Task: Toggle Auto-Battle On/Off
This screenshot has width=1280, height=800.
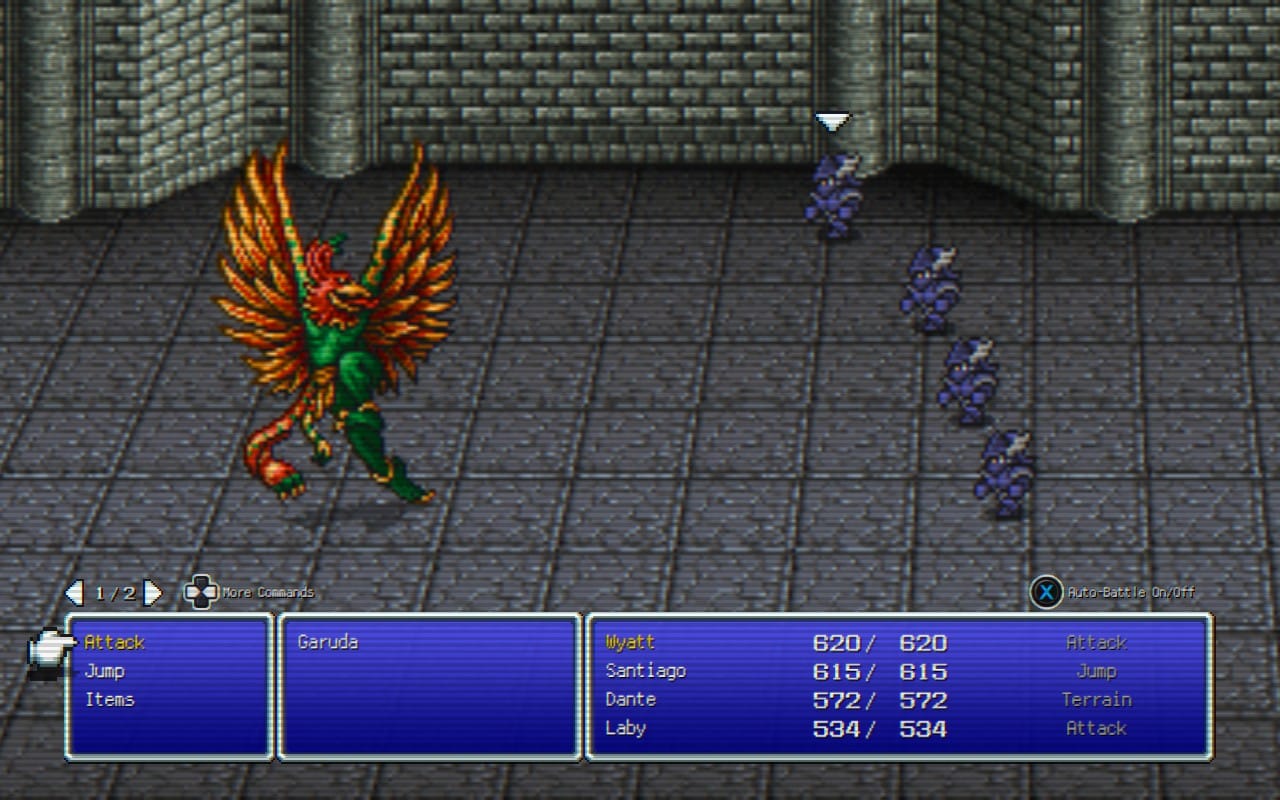Action: point(1046,593)
